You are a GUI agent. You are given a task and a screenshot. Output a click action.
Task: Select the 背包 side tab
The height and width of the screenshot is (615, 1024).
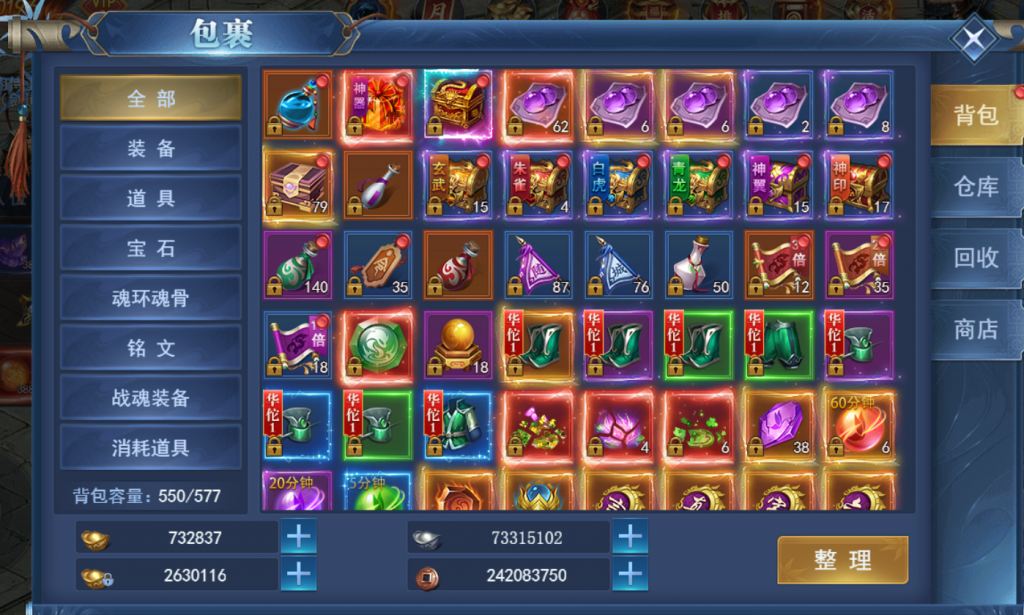point(976,115)
